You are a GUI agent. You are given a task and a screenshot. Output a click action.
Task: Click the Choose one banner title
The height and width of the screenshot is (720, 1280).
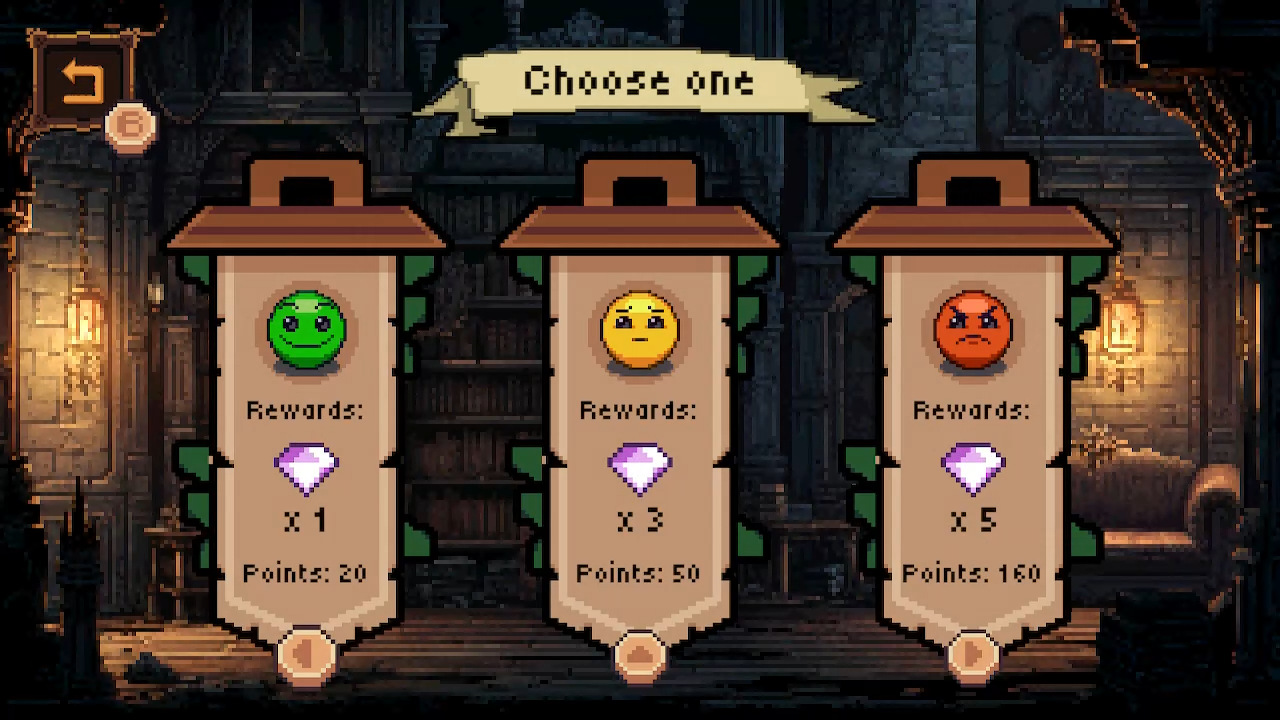coord(640,82)
